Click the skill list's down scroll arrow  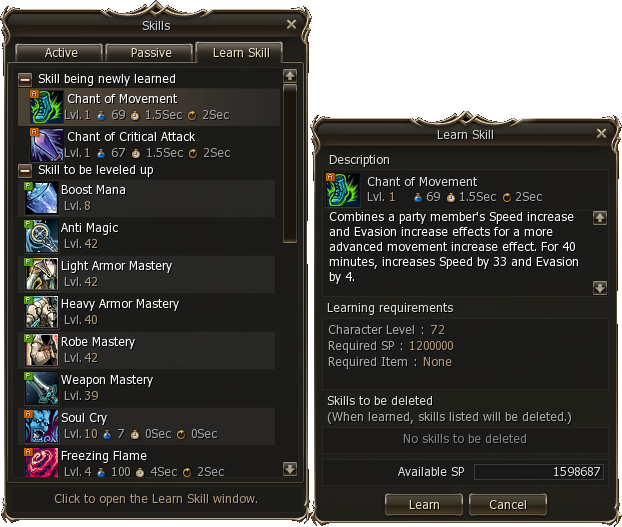point(290,468)
